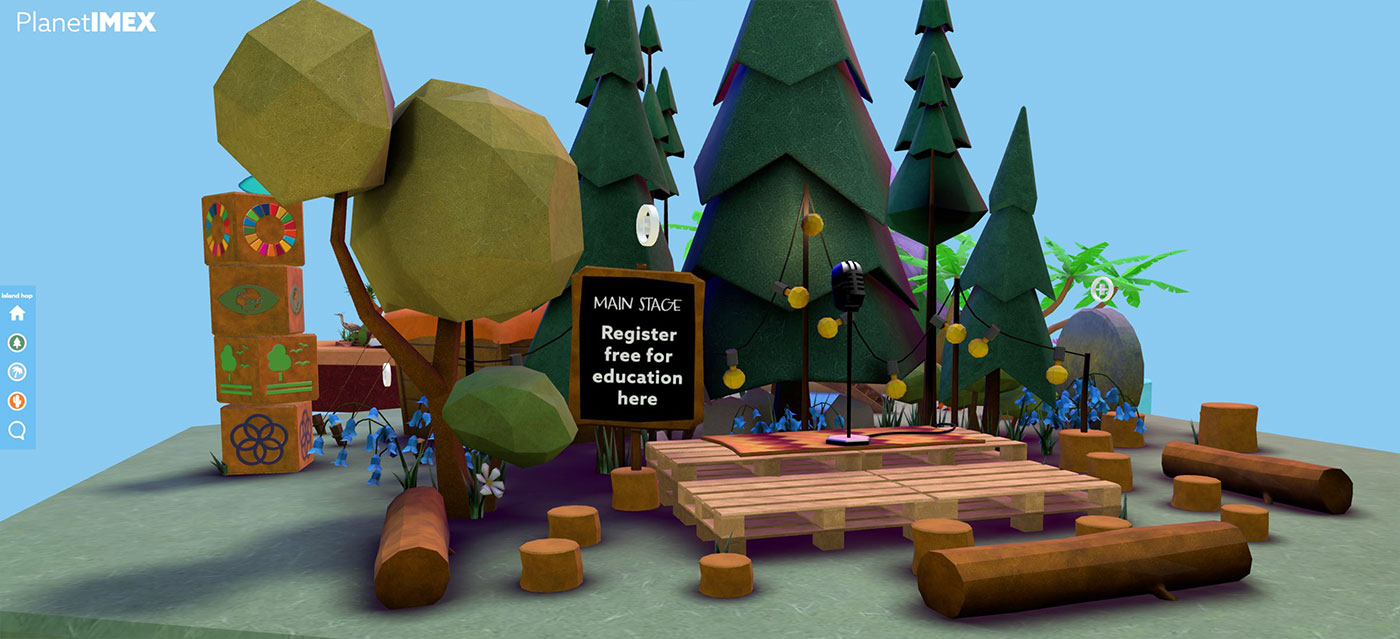Click the PlanetIMEX logo

click(87, 22)
